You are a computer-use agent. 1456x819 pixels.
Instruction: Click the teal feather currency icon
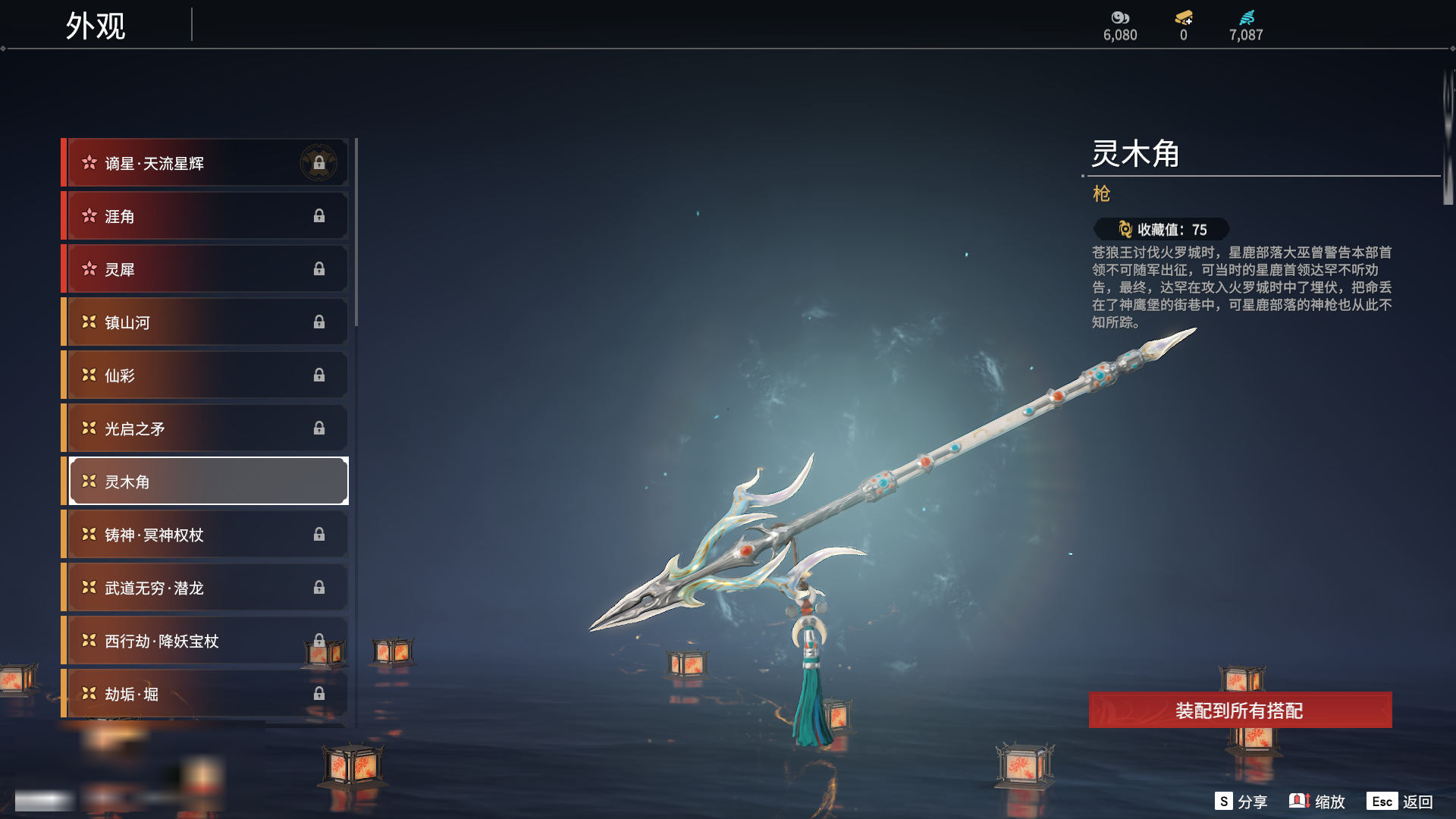click(1247, 17)
